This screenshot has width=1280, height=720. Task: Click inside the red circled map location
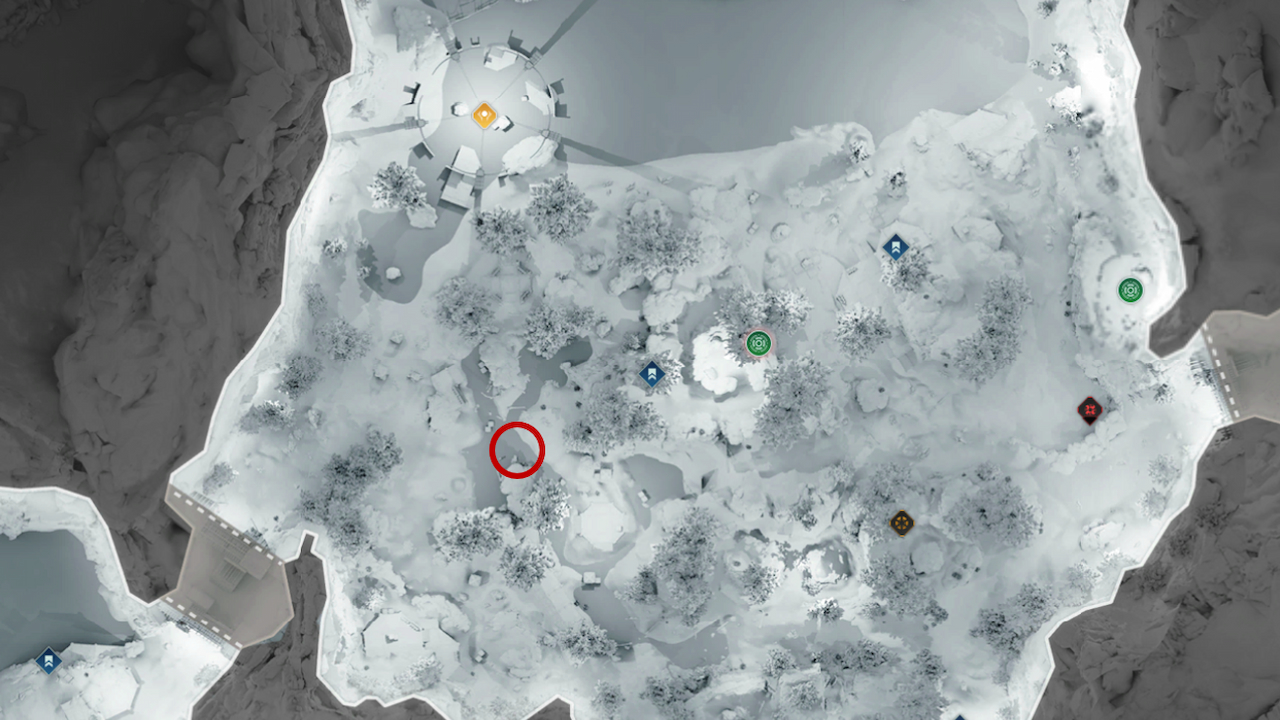tap(516, 452)
